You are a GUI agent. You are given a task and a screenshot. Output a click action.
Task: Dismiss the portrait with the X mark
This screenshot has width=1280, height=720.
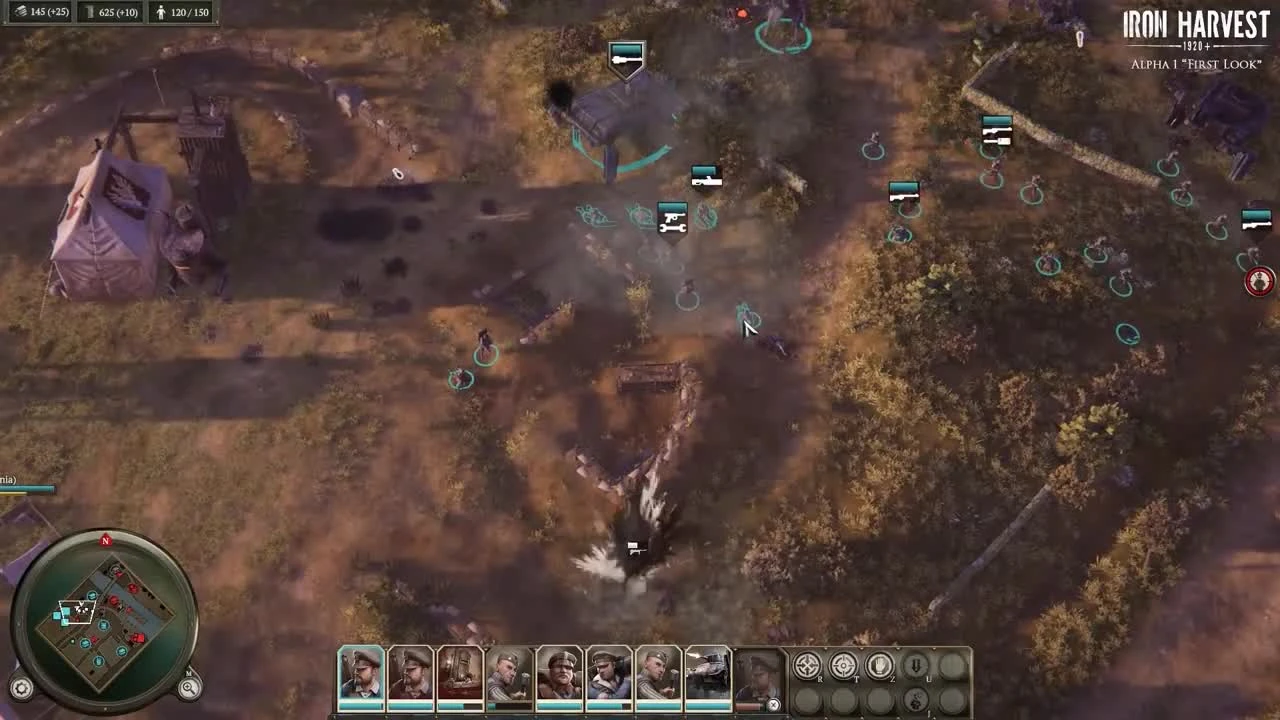tap(773, 705)
